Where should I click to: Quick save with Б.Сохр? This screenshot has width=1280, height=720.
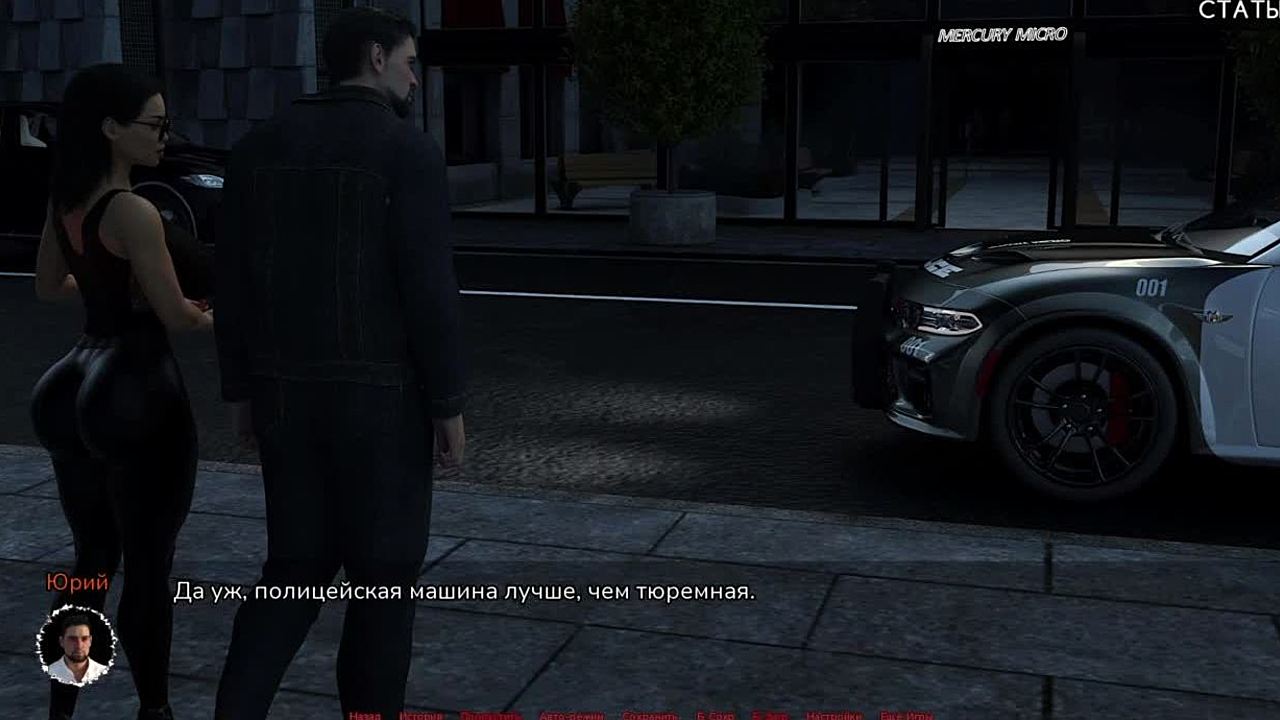716,715
